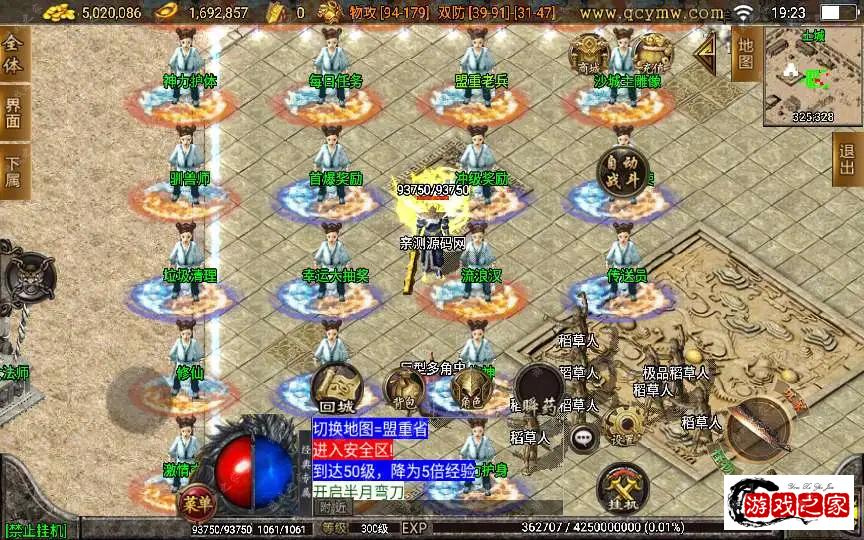This screenshot has width=864, height=540.
Task: Switch chat to the 附近 nearby channel
Action: point(331,507)
